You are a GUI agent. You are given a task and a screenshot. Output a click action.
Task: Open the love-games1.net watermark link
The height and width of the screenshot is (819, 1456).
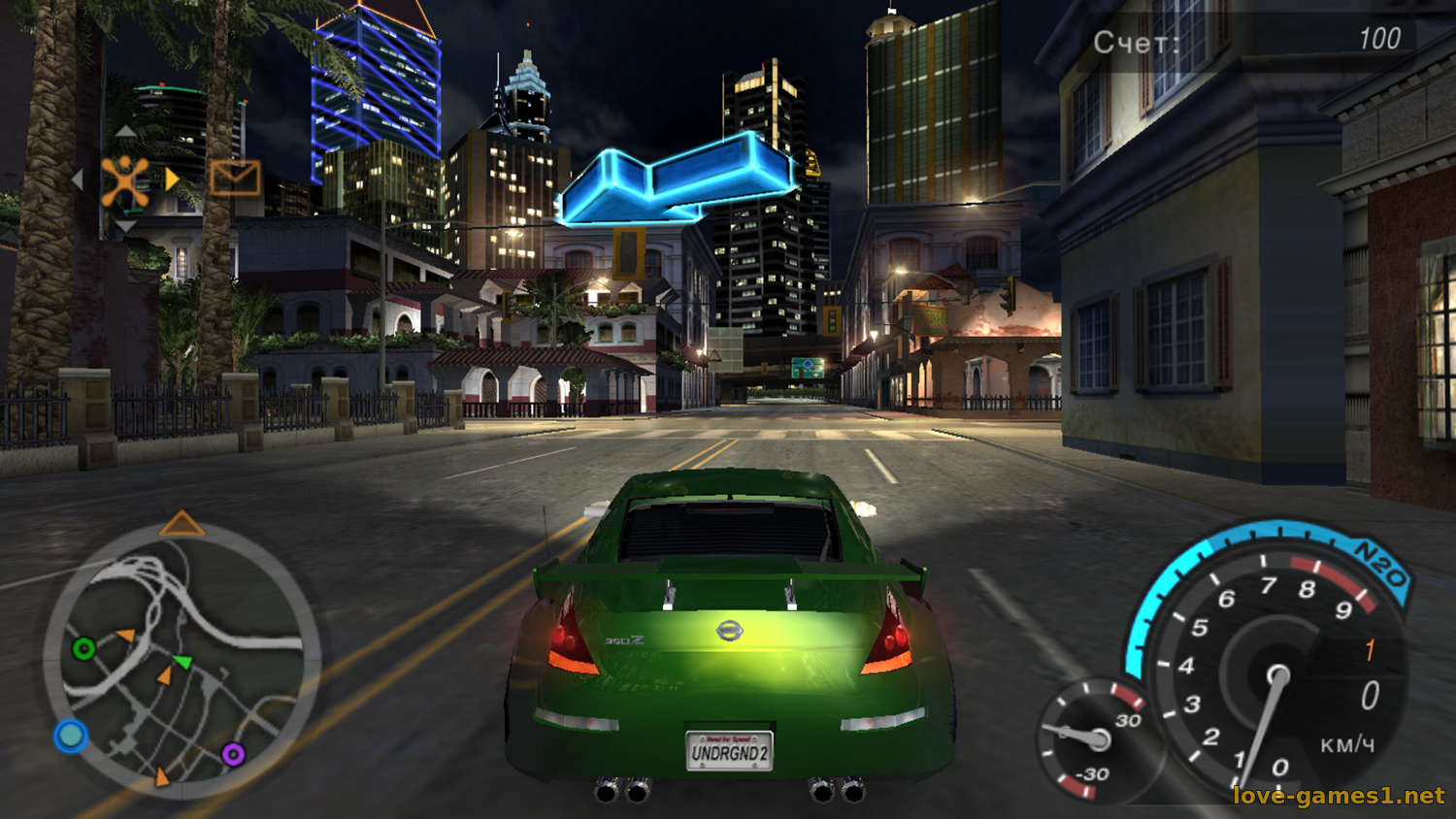click(x=1339, y=796)
